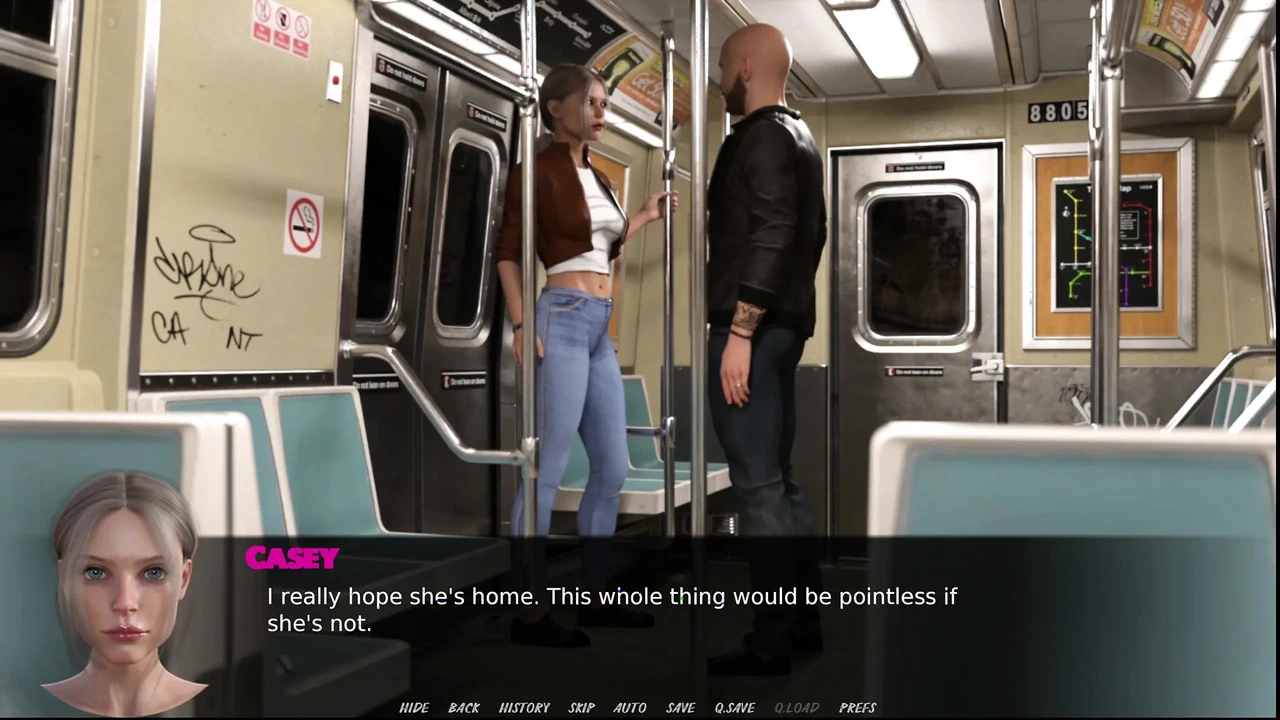Open the Save menu
This screenshot has height=720, width=1280.
pos(681,708)
